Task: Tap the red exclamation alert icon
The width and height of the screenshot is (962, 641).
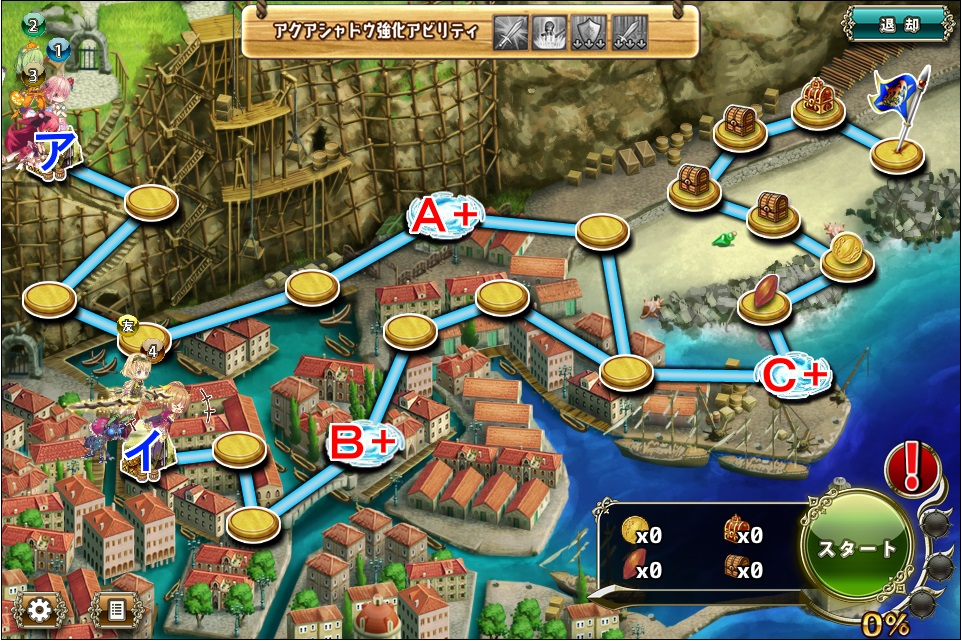Action: (910, 468)
